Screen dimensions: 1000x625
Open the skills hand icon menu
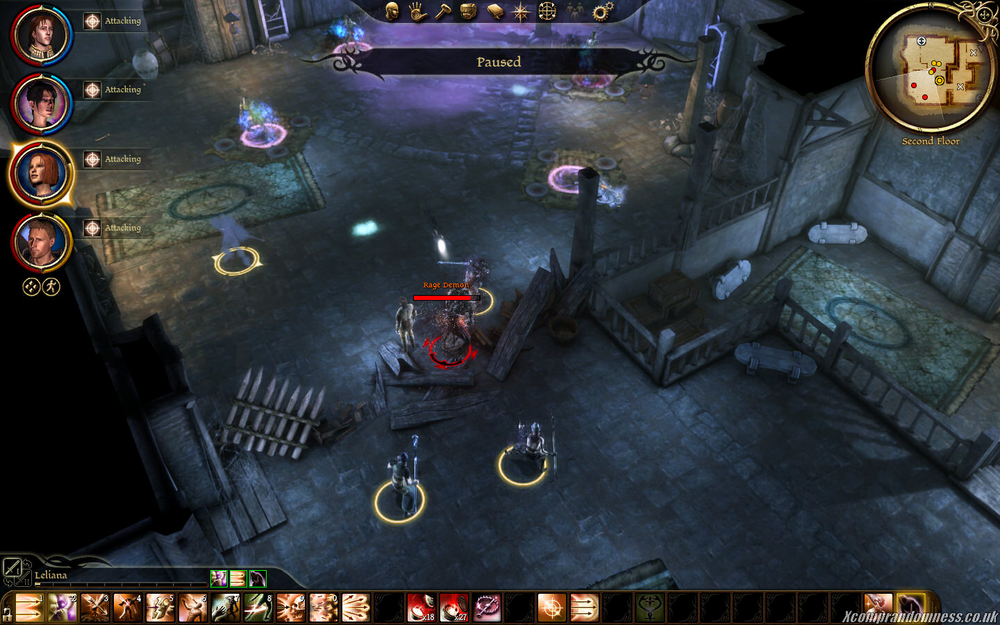point(418,12)
